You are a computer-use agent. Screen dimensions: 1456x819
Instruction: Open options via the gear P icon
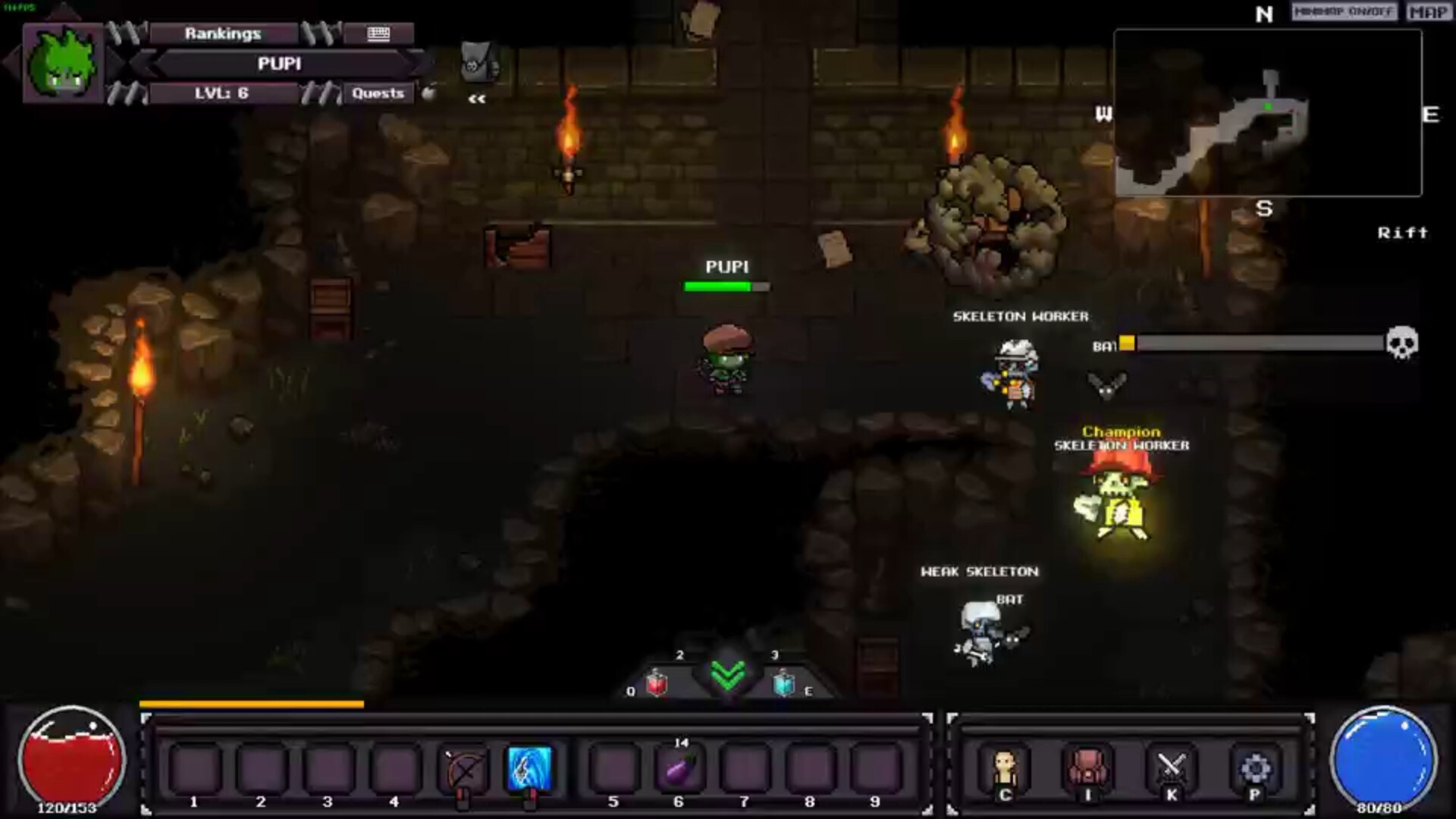(x=1257, y=768)
